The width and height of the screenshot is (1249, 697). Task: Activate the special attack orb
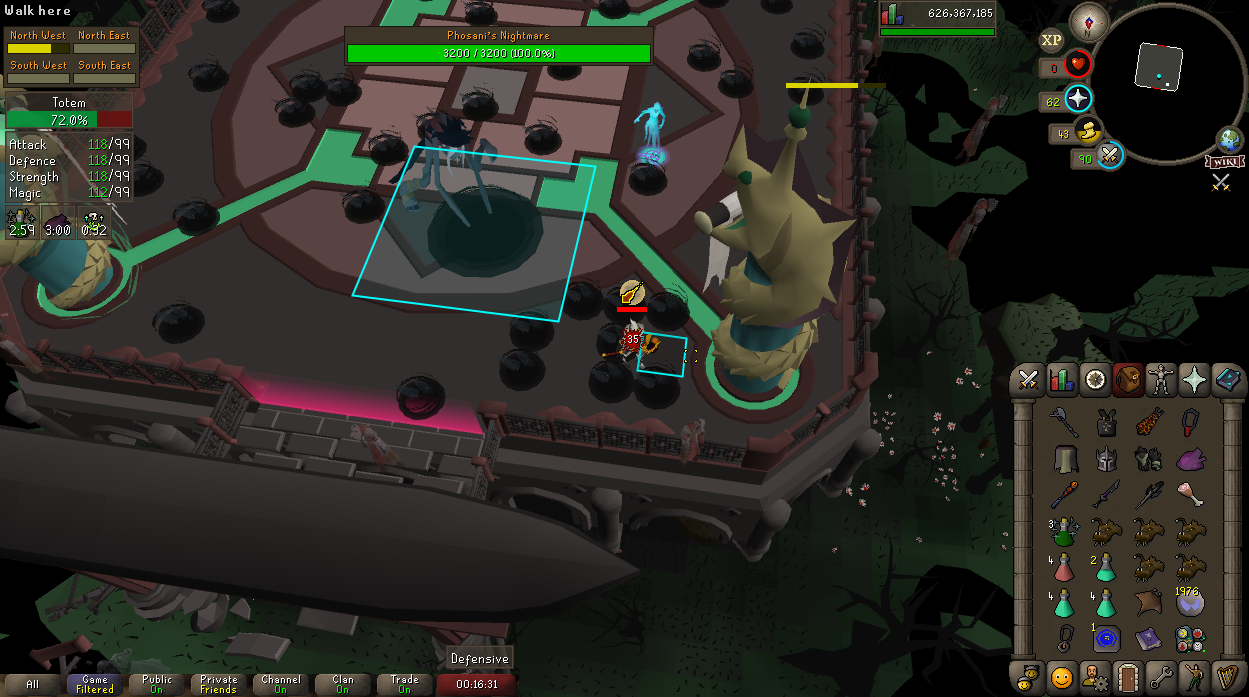click(x=1110, y=155)
